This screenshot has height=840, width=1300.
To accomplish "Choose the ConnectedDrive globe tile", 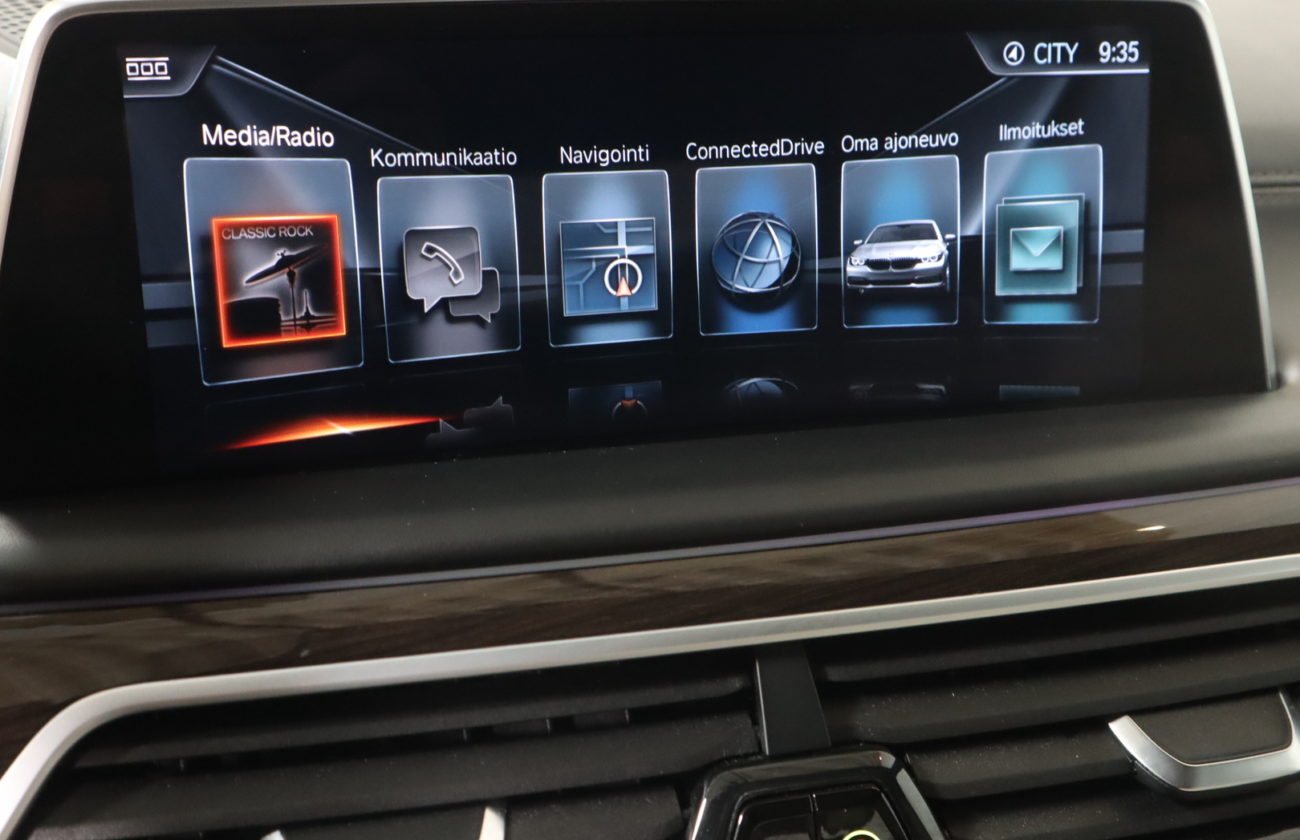I will click(756, 250).
